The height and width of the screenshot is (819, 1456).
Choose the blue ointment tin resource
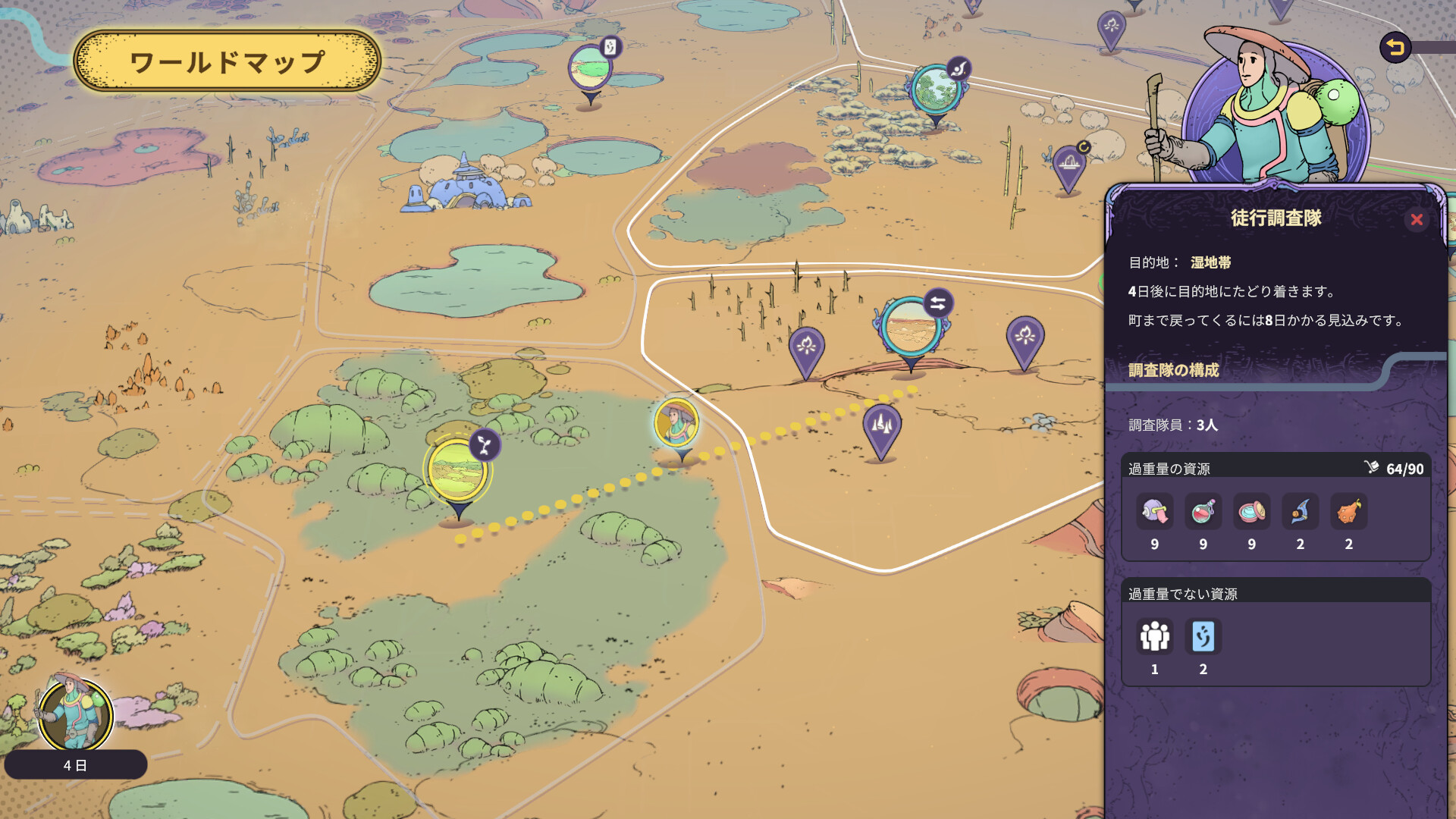click(1251, 512)
